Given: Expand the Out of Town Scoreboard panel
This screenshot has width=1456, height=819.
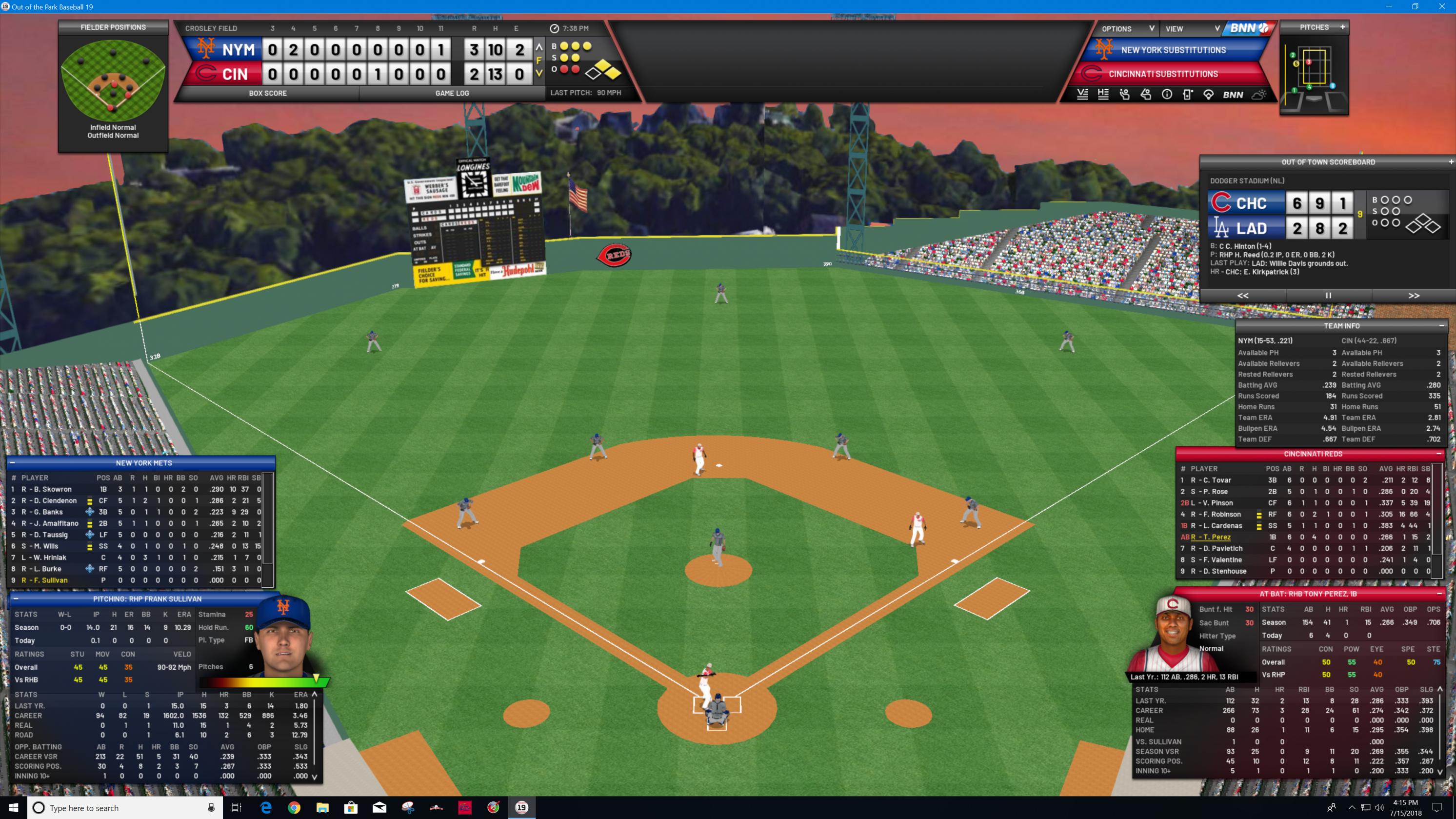Looking at the screenshot, I should point(1450,162).
